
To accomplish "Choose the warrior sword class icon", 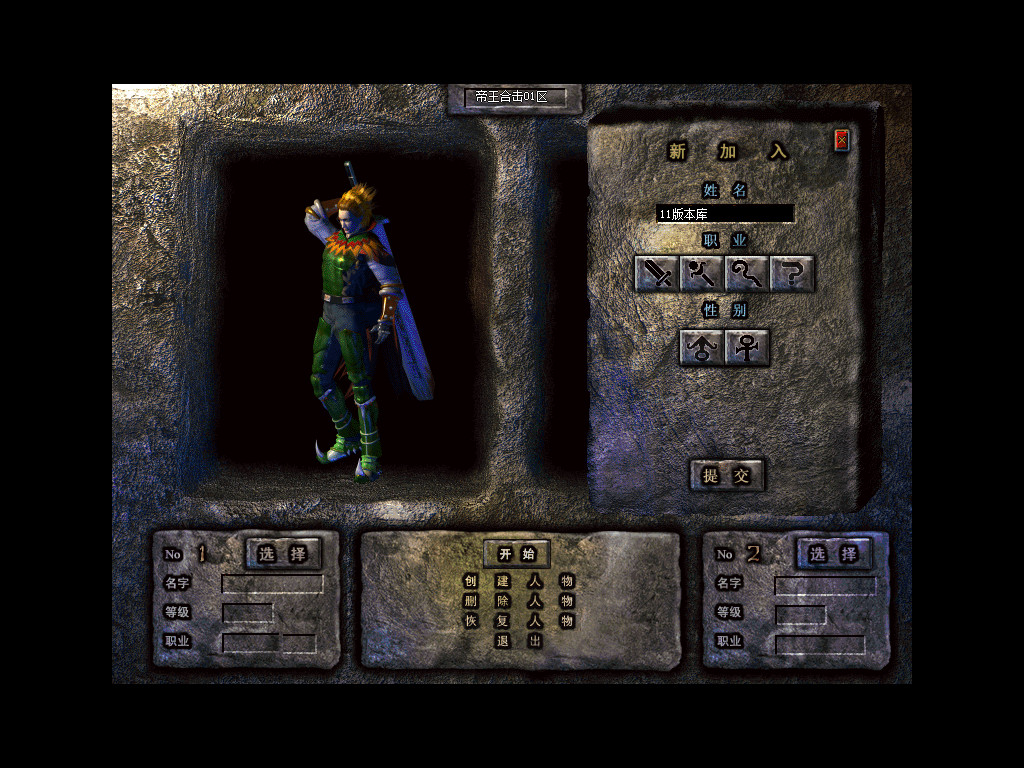I will 657,273.
